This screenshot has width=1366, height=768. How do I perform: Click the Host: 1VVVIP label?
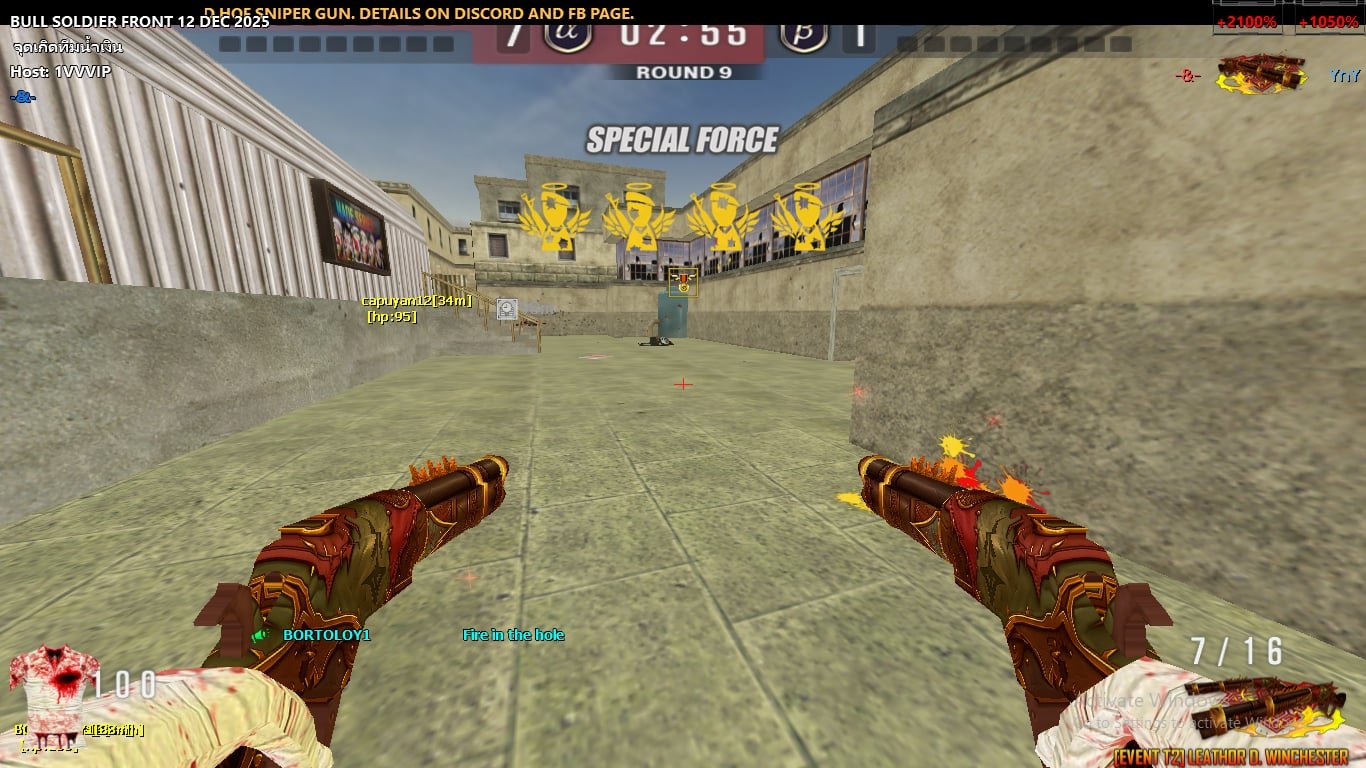(61, 72)
